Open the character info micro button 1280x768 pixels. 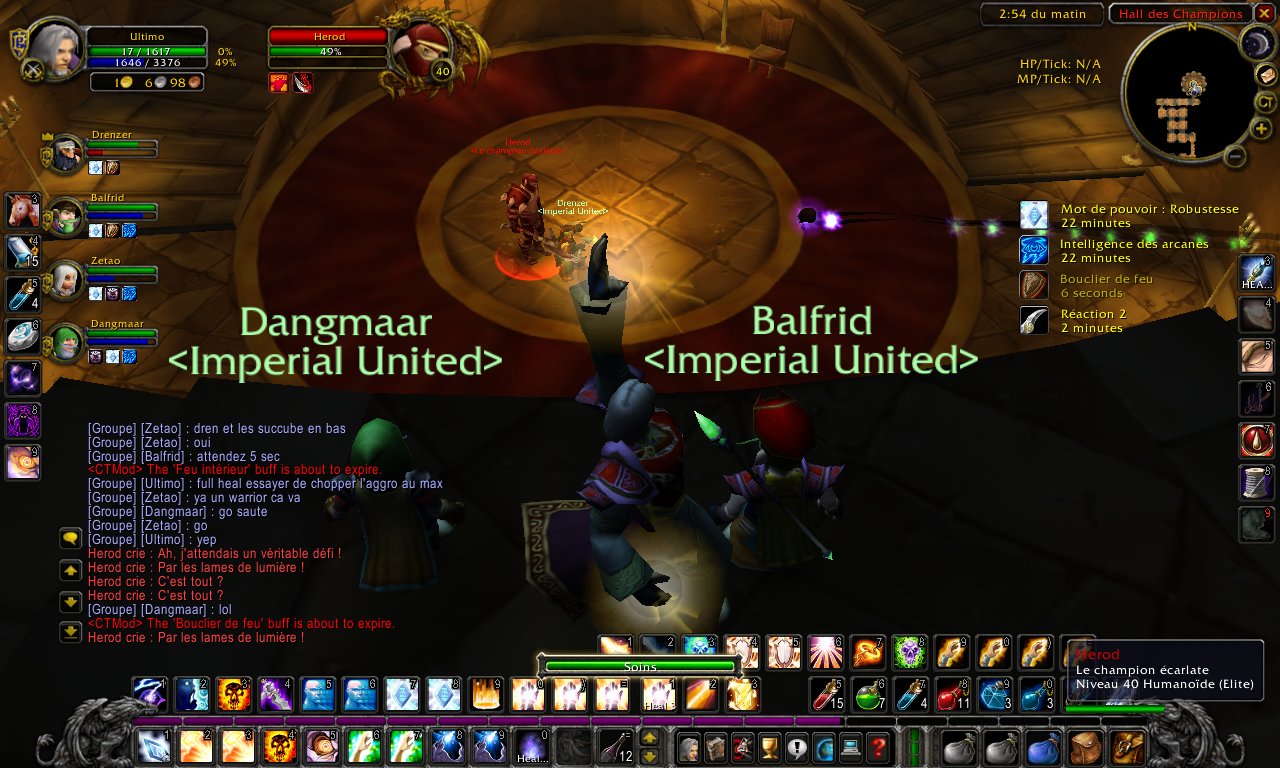tap(689, 745)
